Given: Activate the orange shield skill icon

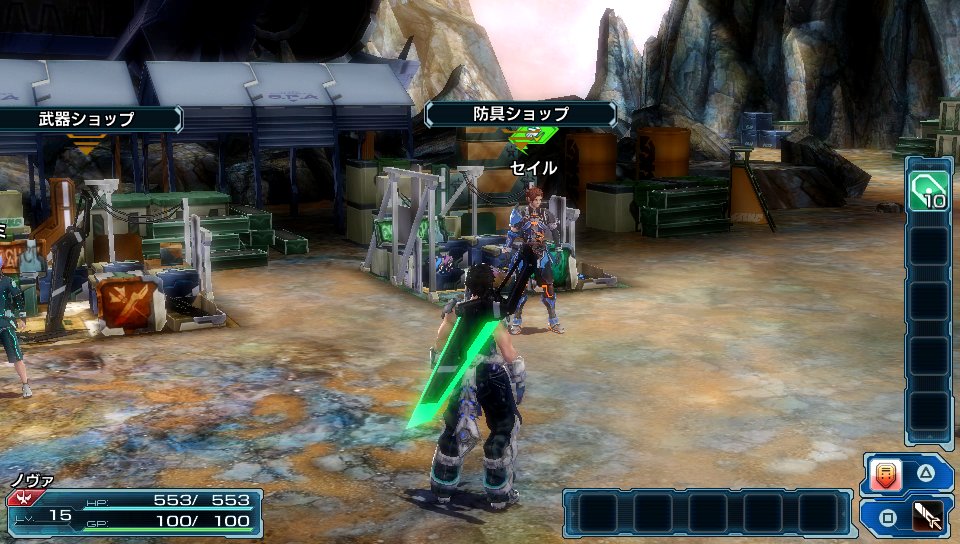Looking at the screenshot, I should tap(886, 475).
